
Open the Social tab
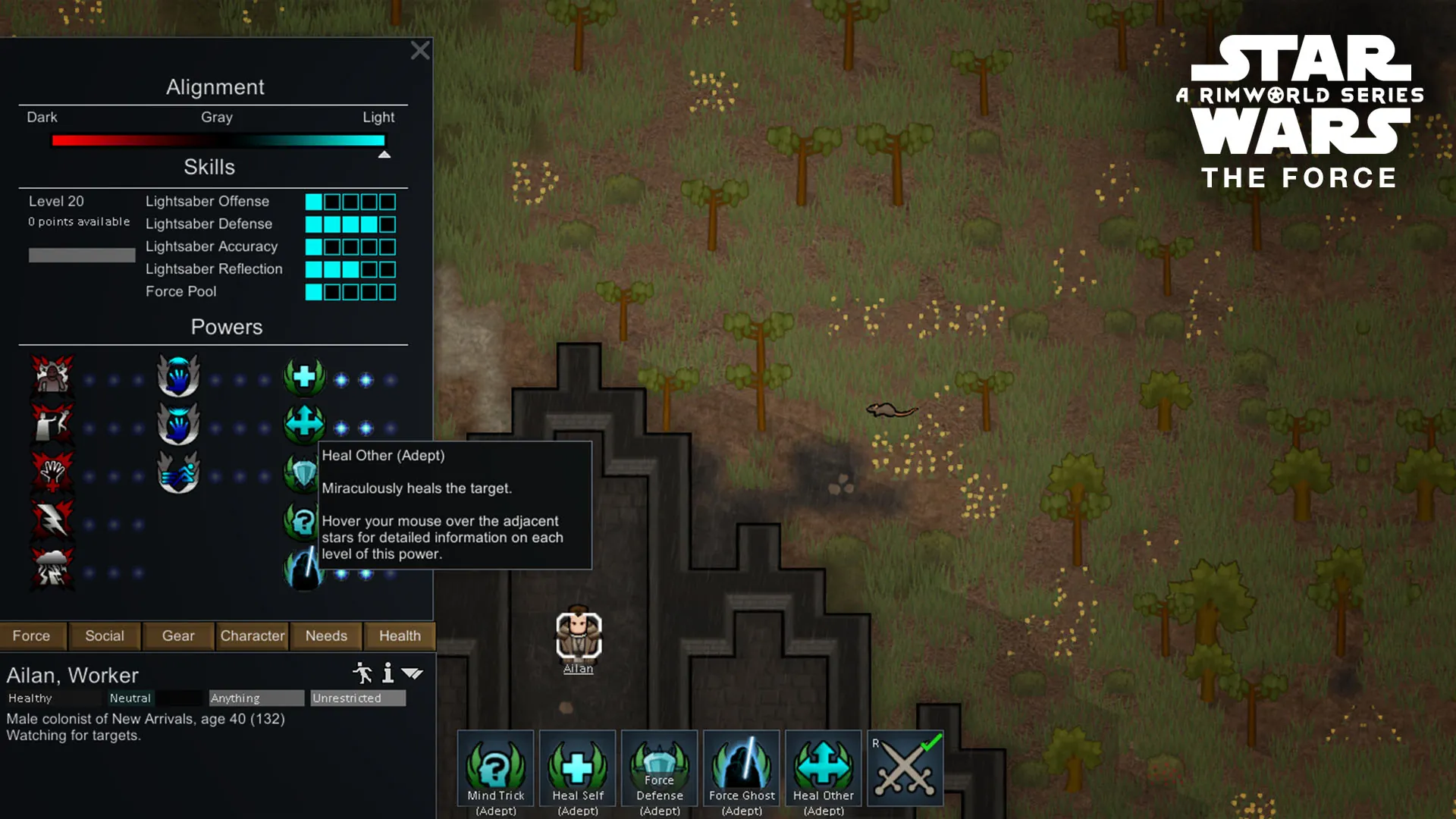coord(105,636)
